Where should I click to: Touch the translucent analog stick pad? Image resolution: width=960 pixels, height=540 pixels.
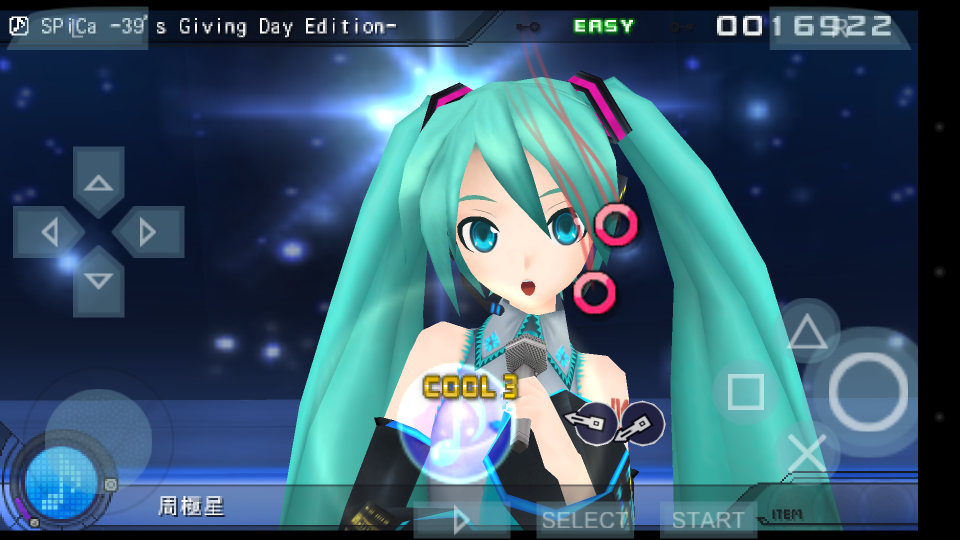(x=98, y=438)
